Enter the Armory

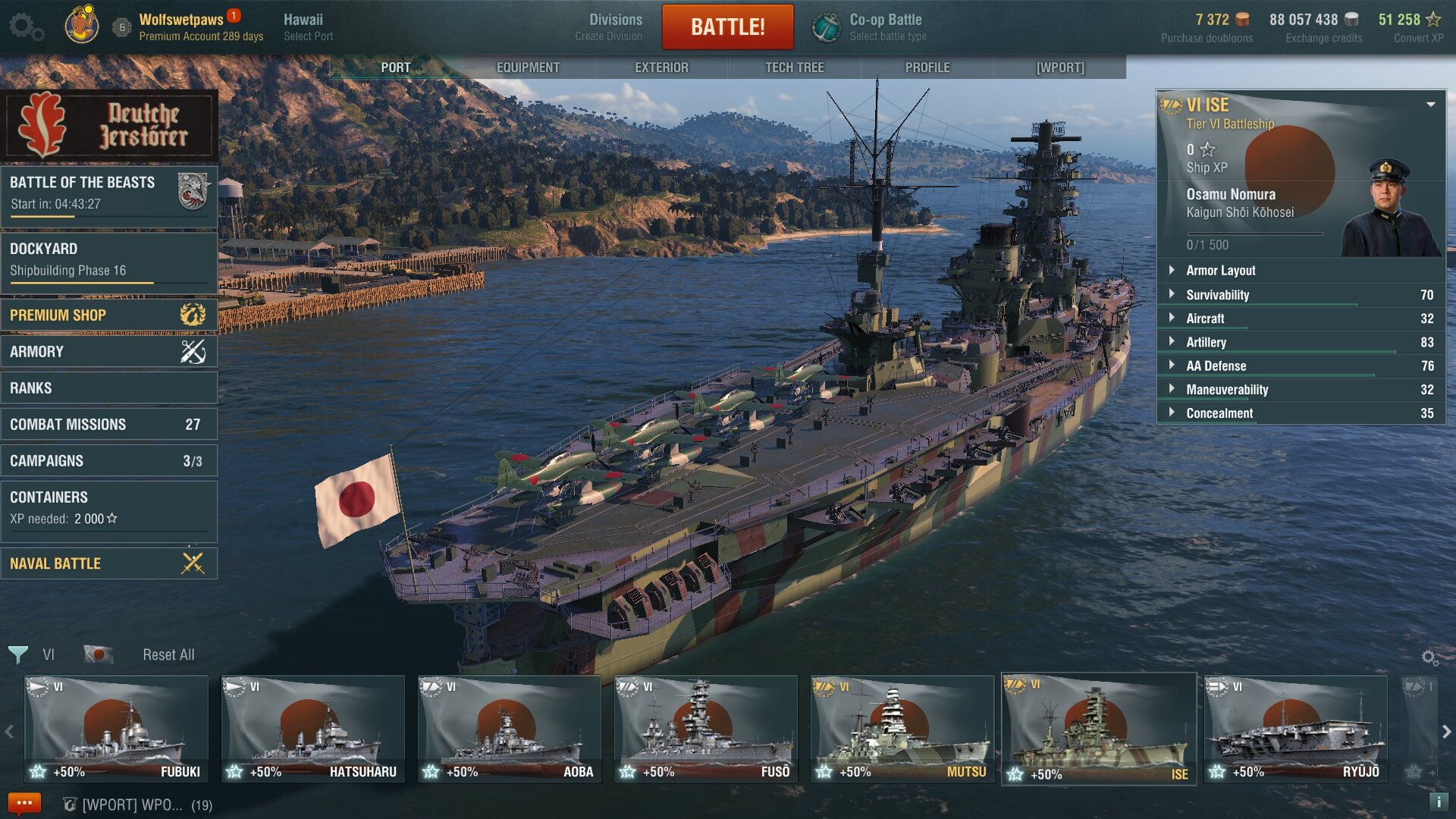coord(108,351)
